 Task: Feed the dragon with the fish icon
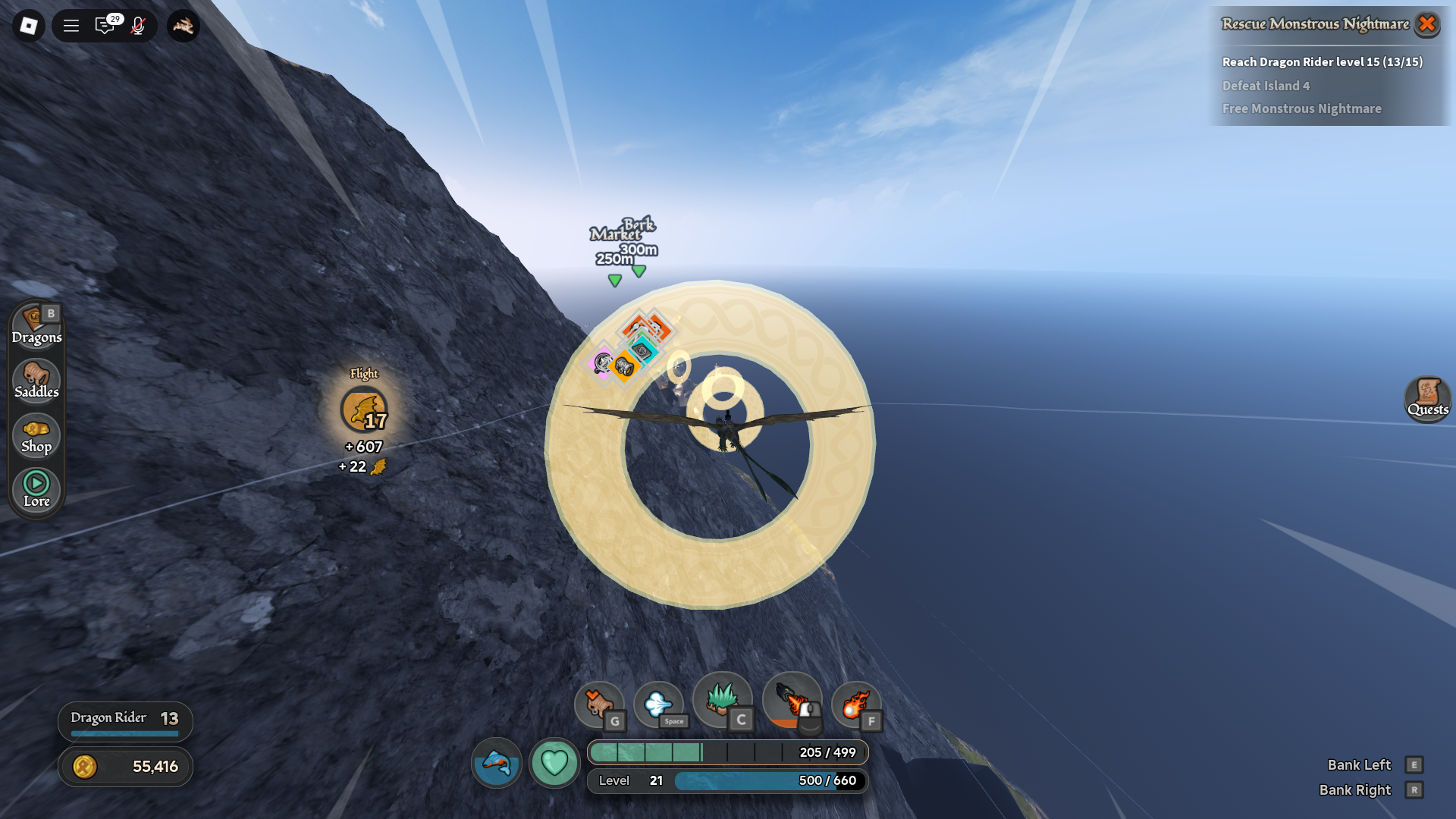497,762
